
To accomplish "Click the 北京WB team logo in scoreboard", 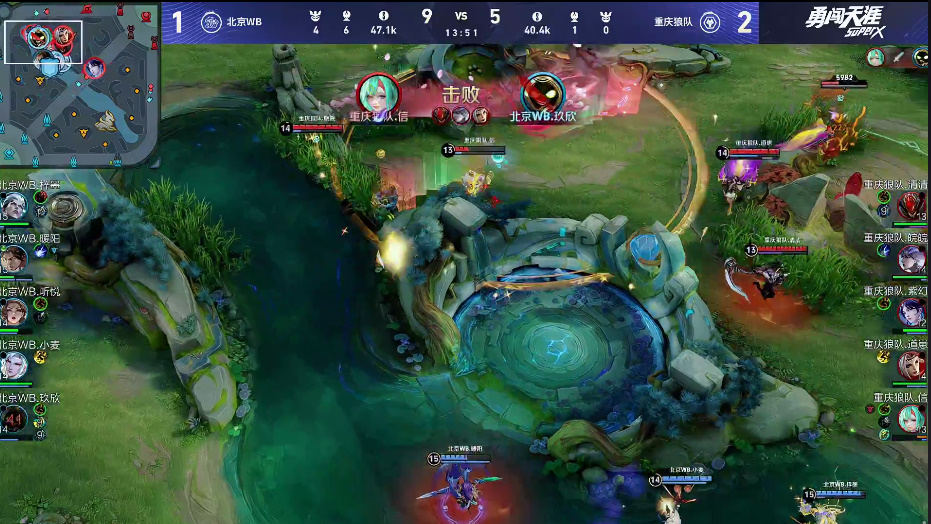I will 211,23.
